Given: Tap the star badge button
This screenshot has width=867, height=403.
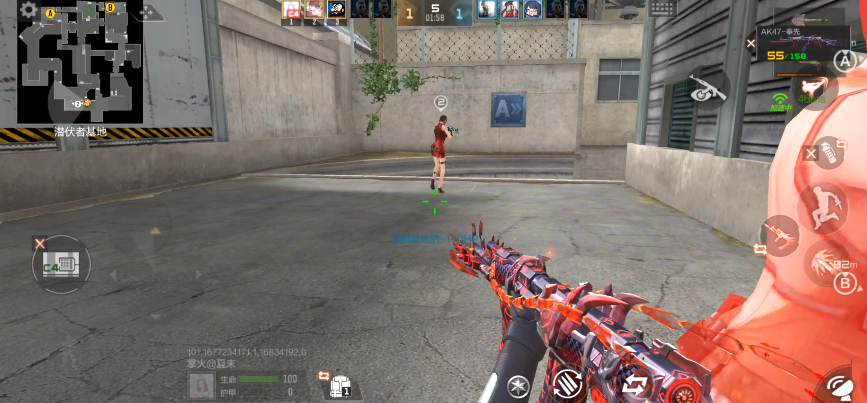Looking at the screenshot, I should click(x=518, y=386).
